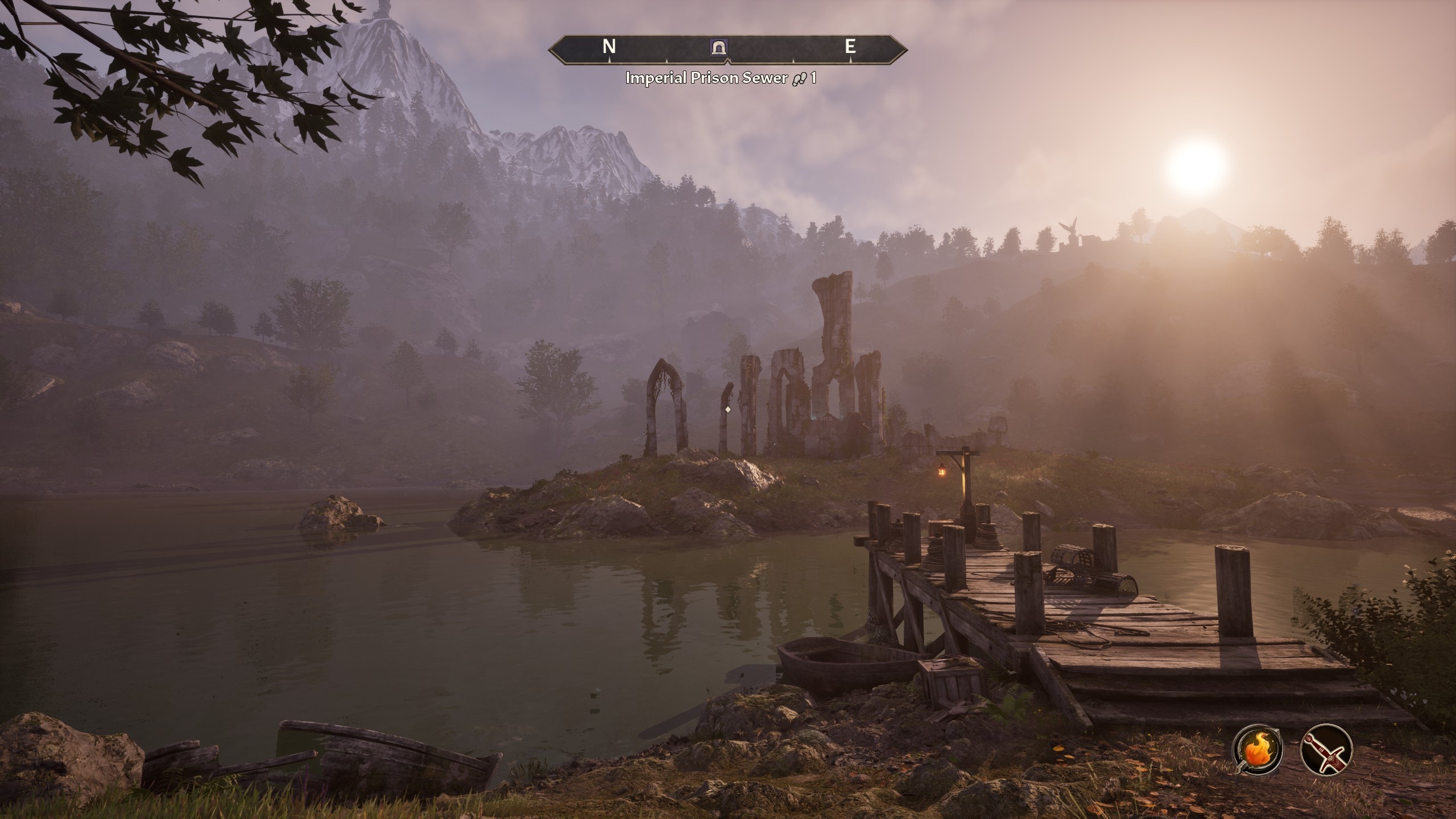1456x819 pixels.
Task: Click the dungeon door marker on compass
Action: (719, 47)
